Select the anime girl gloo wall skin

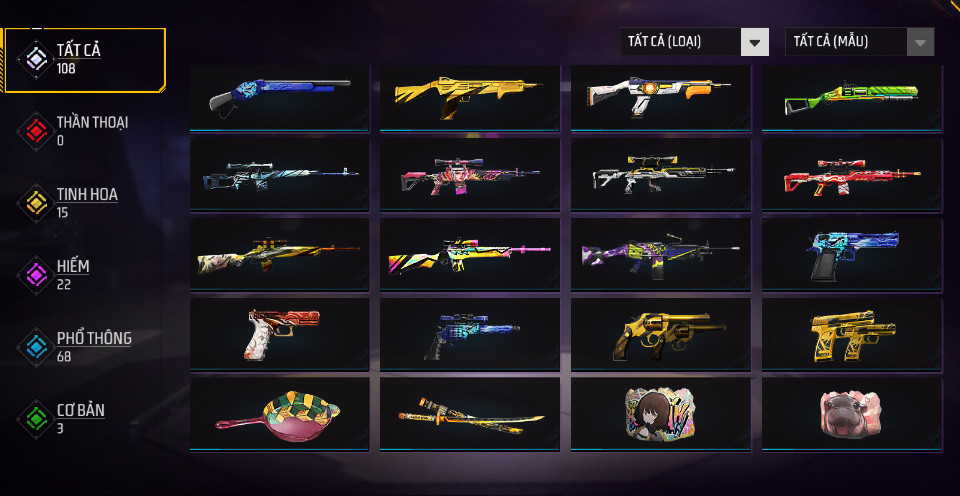pyautogui.click(x=661, y=412)
